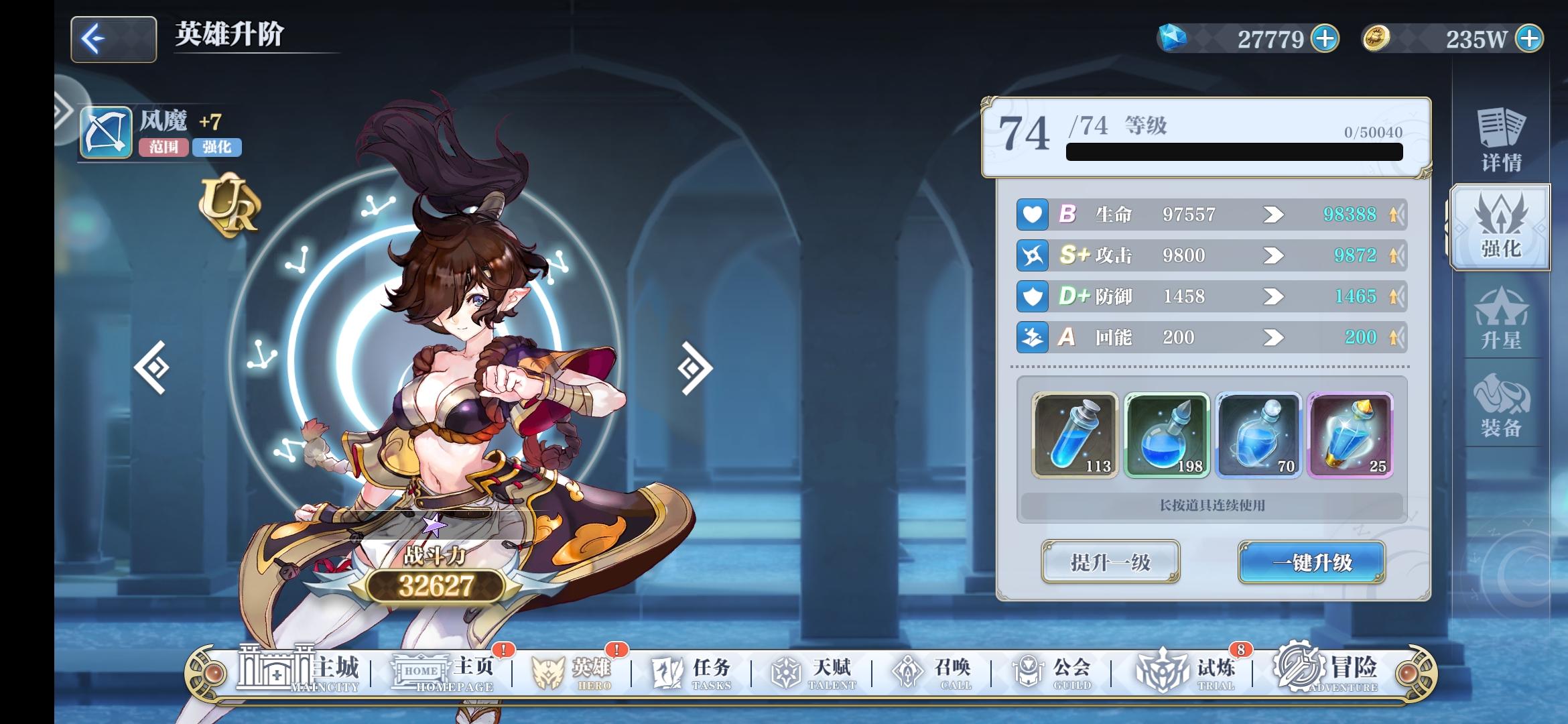This screenshot has height=724, width=1568.
Task: Click the 提升一级 button
Action: click(1110, 563)
